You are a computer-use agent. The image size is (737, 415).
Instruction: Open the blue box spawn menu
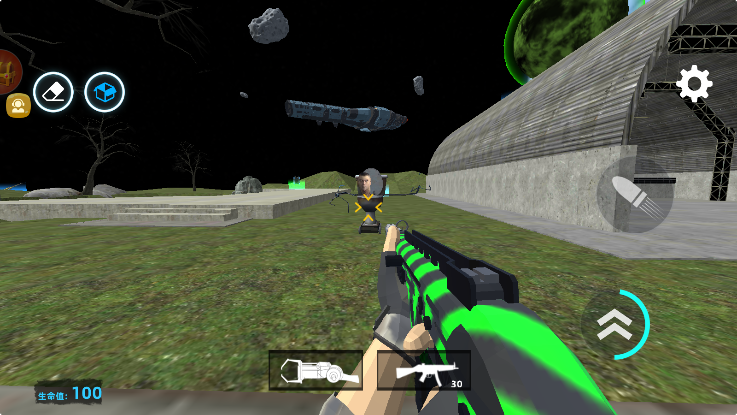[104, 93]
